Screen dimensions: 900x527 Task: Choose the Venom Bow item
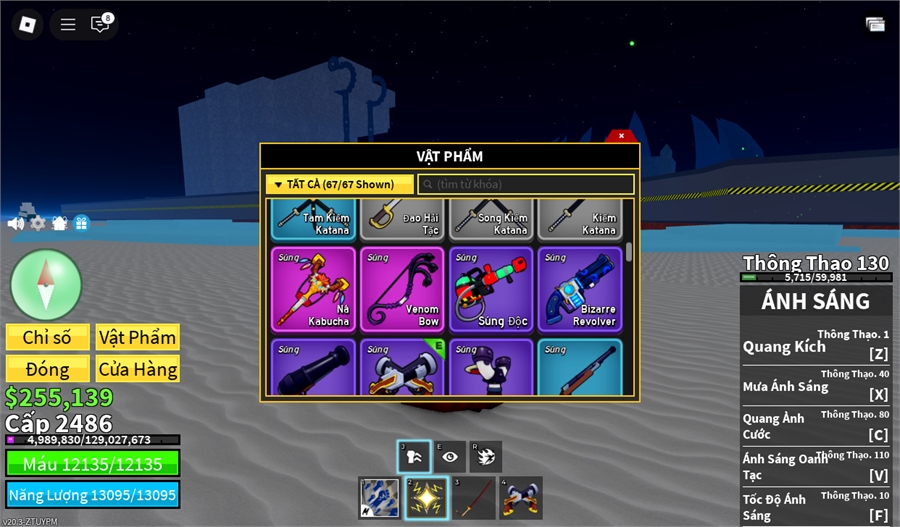(x=402, y=289)
